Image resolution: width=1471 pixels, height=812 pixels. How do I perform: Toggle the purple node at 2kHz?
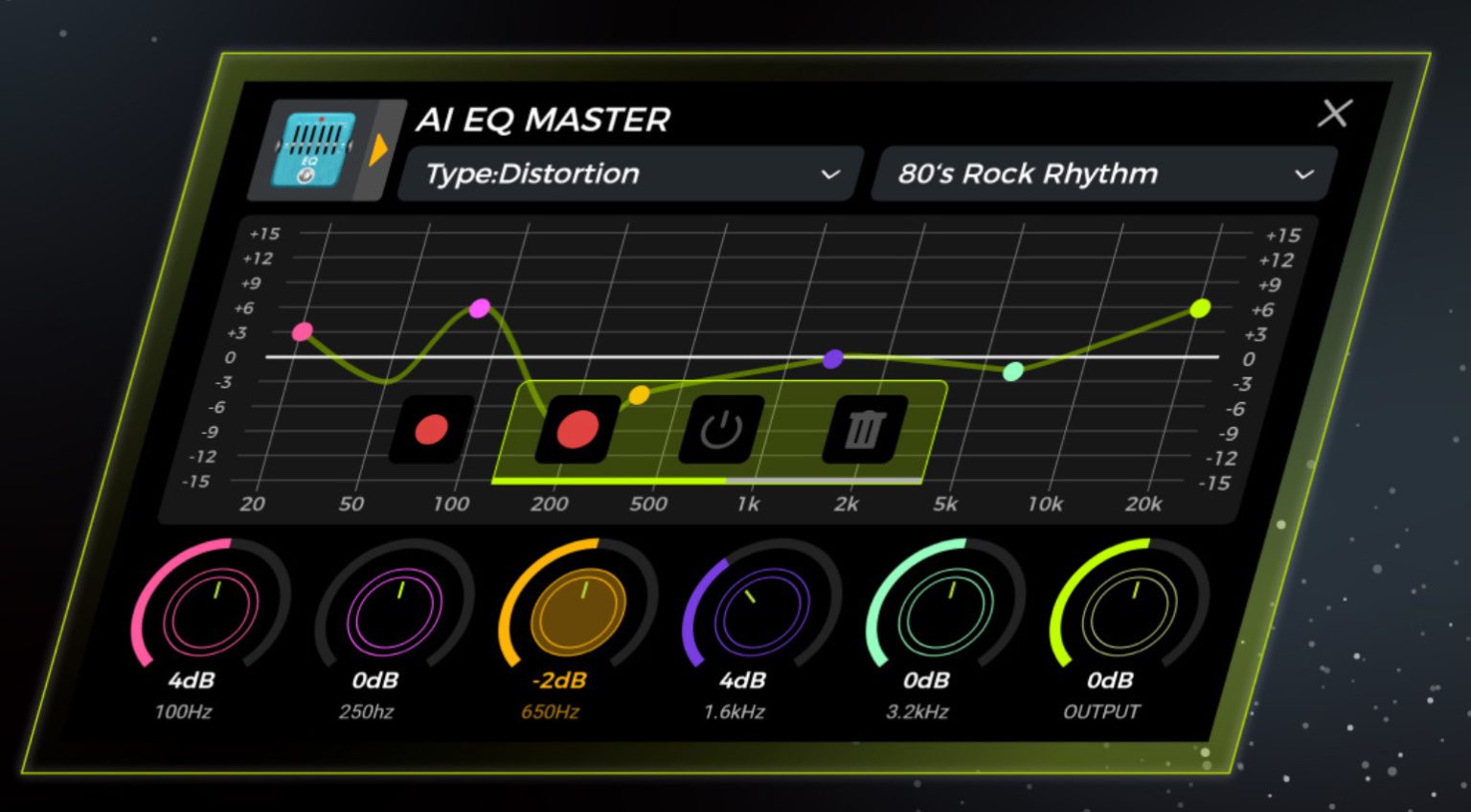[834, 357]
